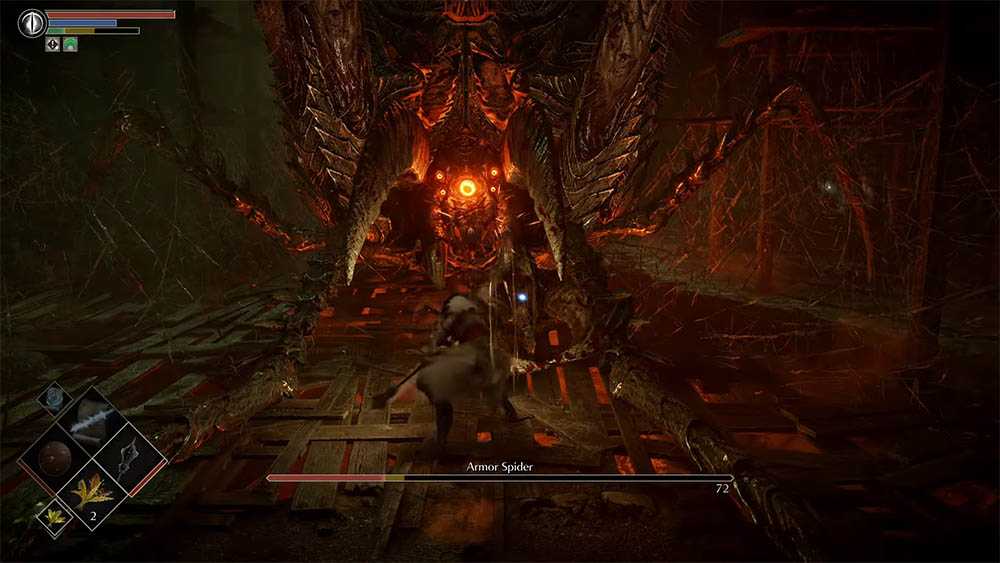Click the character tendency emblem

tap(32, 22)
